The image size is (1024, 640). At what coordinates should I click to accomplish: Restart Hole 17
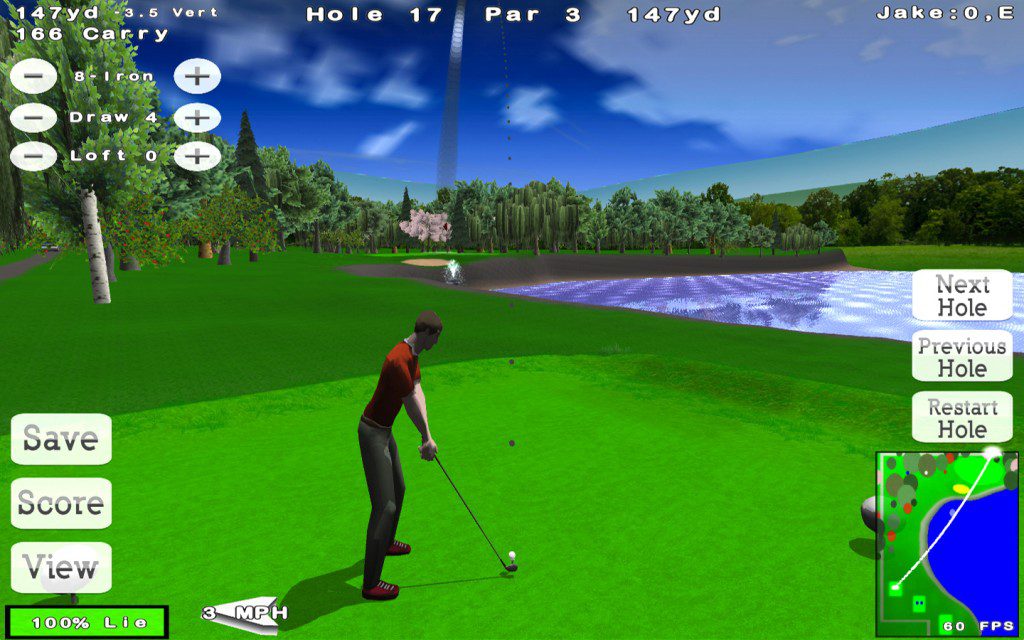pyautogui.click(x=962, y=418)
